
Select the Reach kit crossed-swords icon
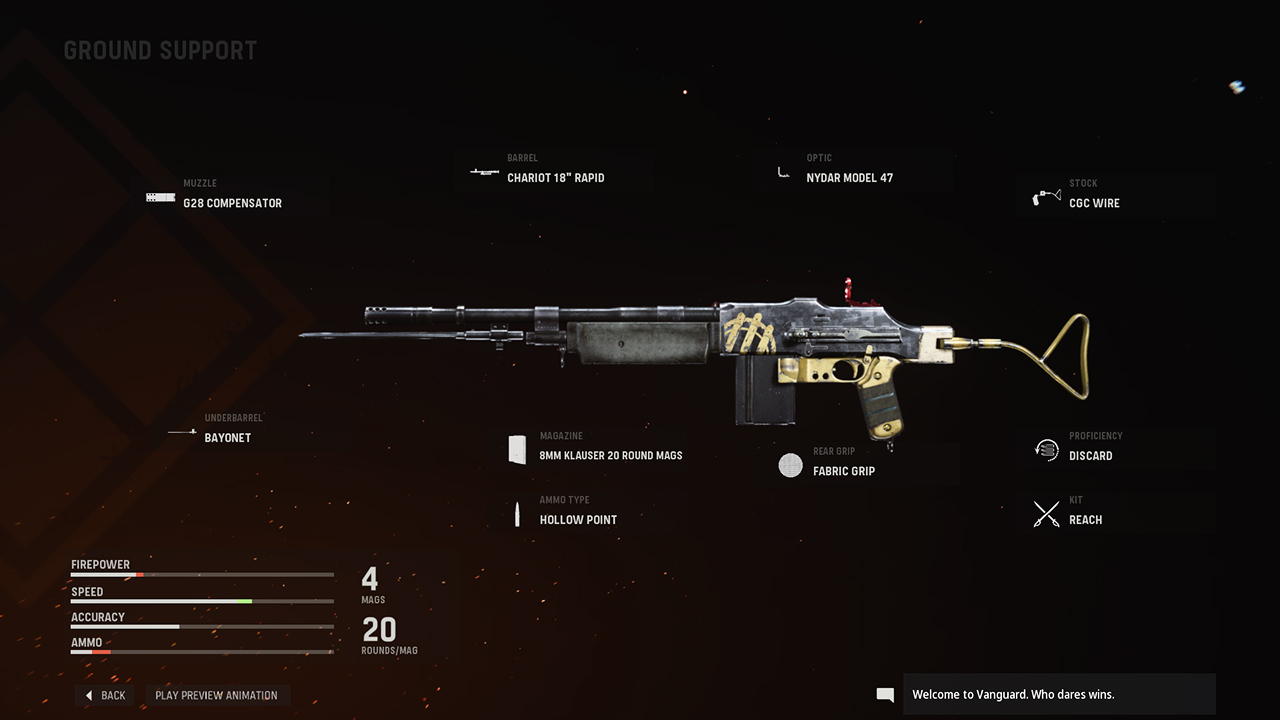(x=1046, y=513)
